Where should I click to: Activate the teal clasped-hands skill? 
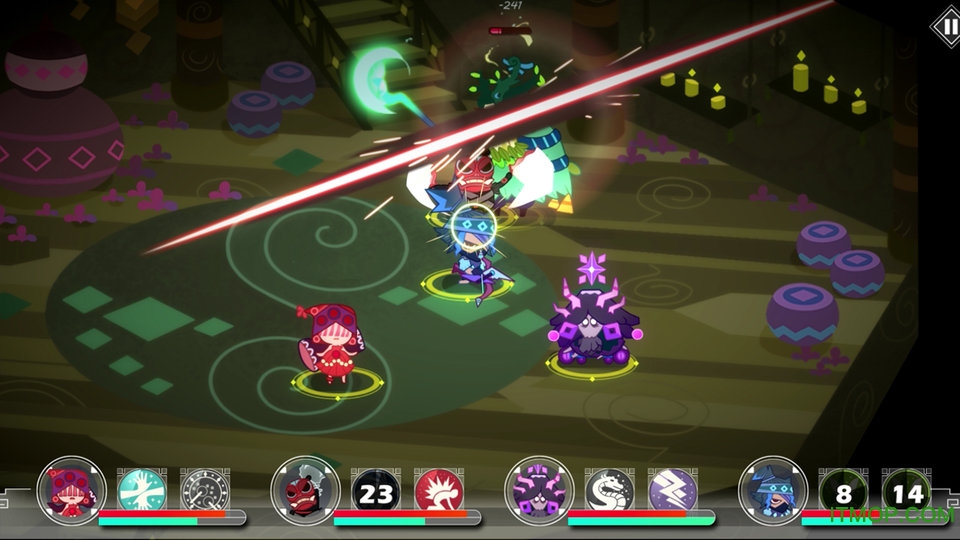tap(141, 491)
